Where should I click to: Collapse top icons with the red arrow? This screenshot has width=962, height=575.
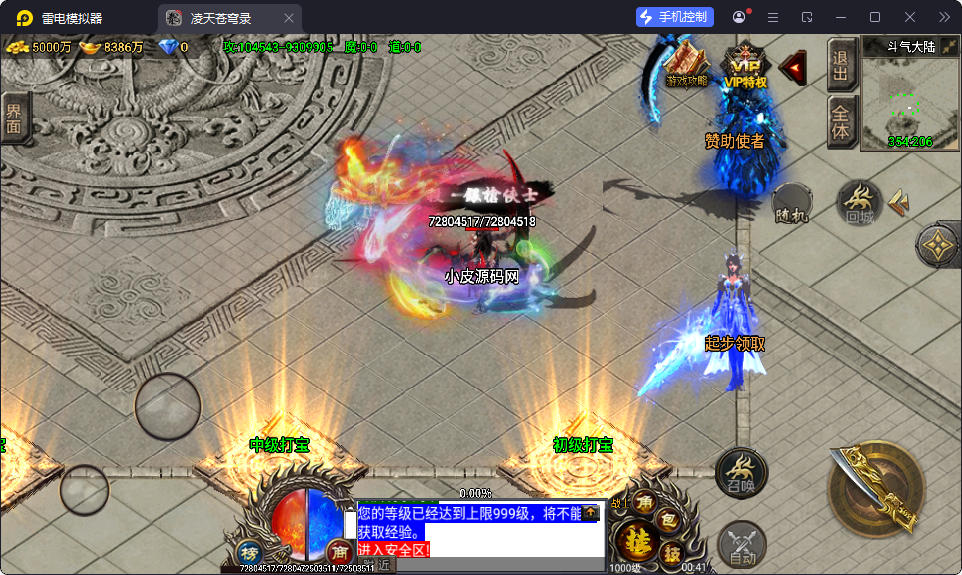(793, 67)
